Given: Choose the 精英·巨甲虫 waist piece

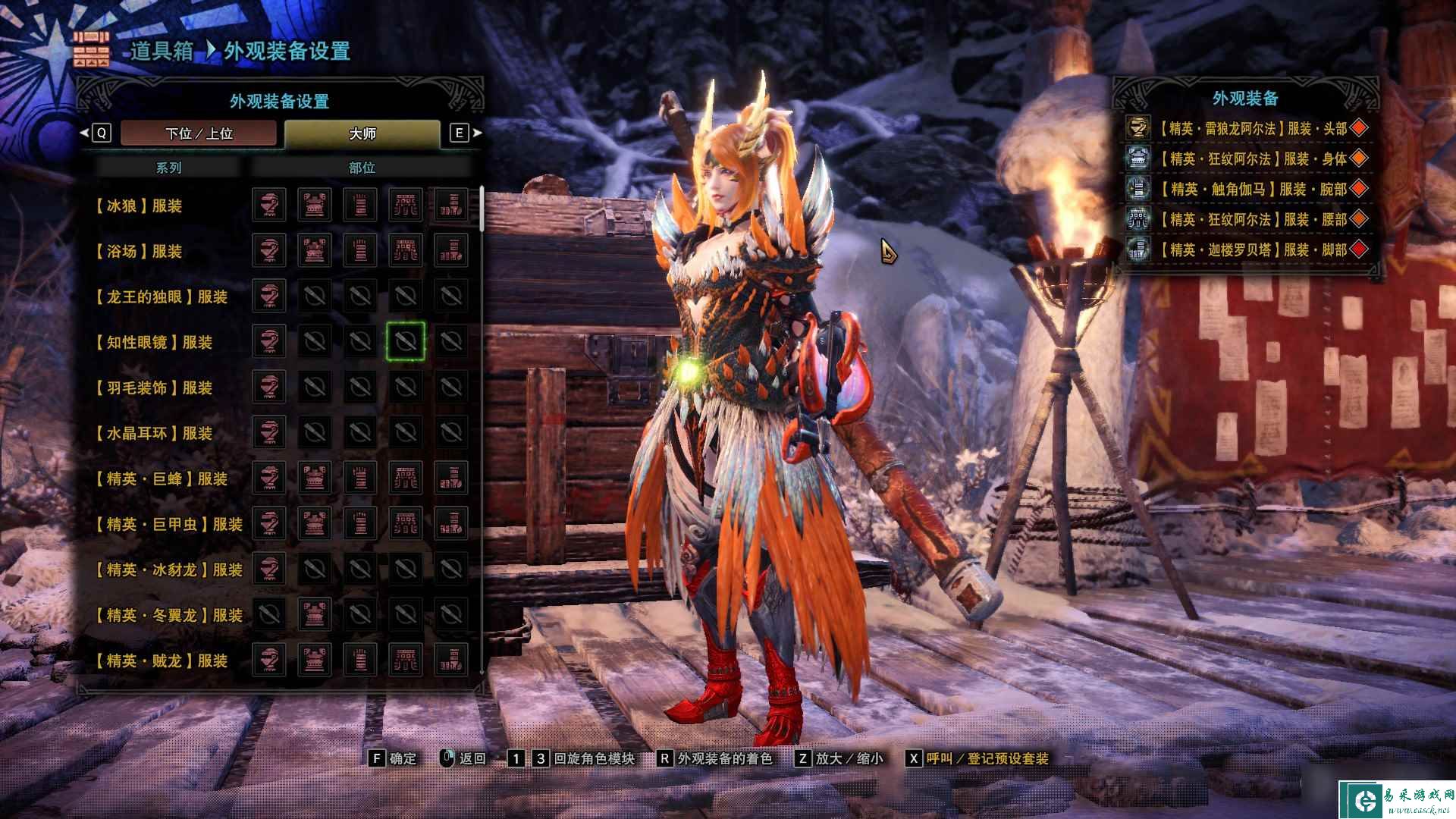Looking at the screenshot, I should 406,523.
